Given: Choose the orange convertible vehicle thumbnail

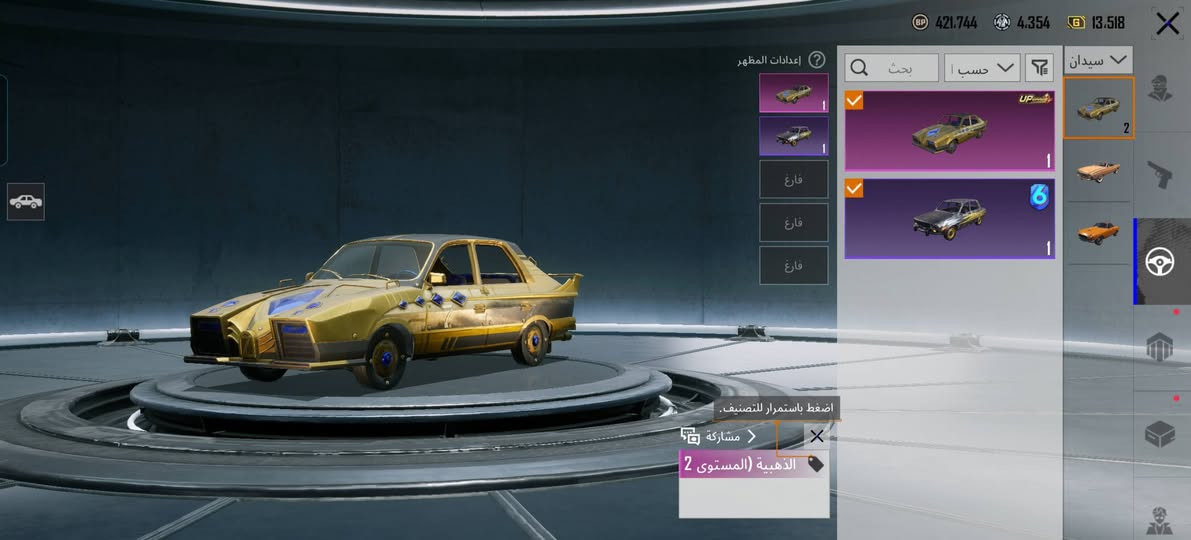Looking at the screenshot, I should (x=1097, y=171).
